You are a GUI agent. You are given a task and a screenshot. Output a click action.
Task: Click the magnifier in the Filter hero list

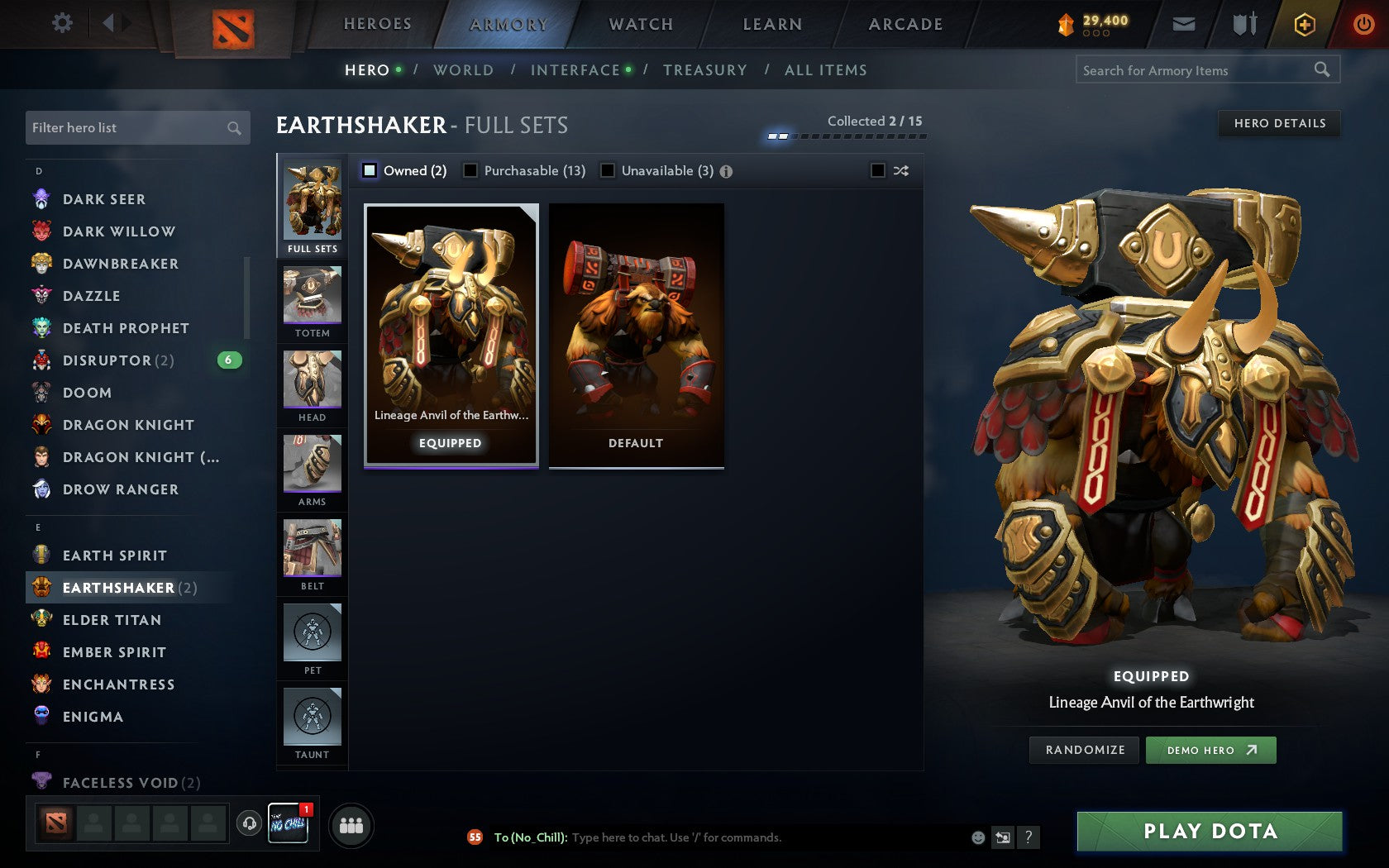click(x=232, y=128)
